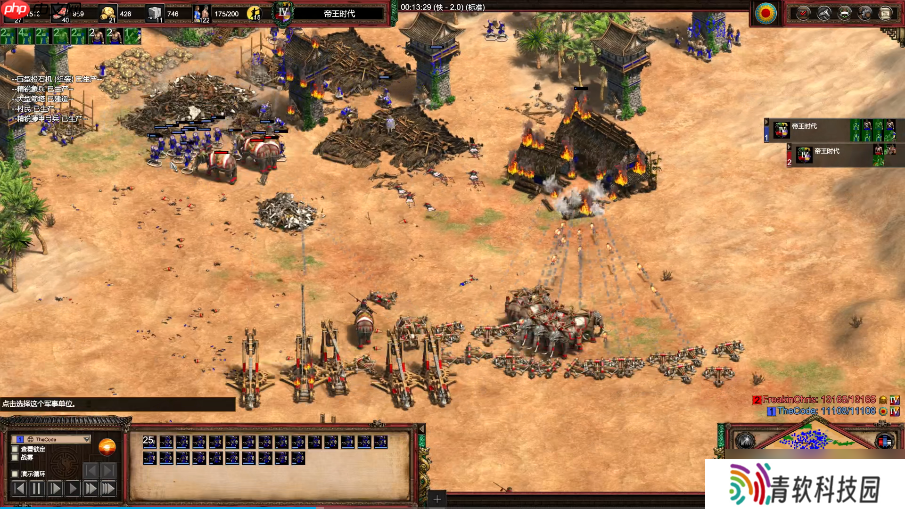Activate the minimap signal flare button
This screenshot has height=509, width=905.
[x=744, y=441]
